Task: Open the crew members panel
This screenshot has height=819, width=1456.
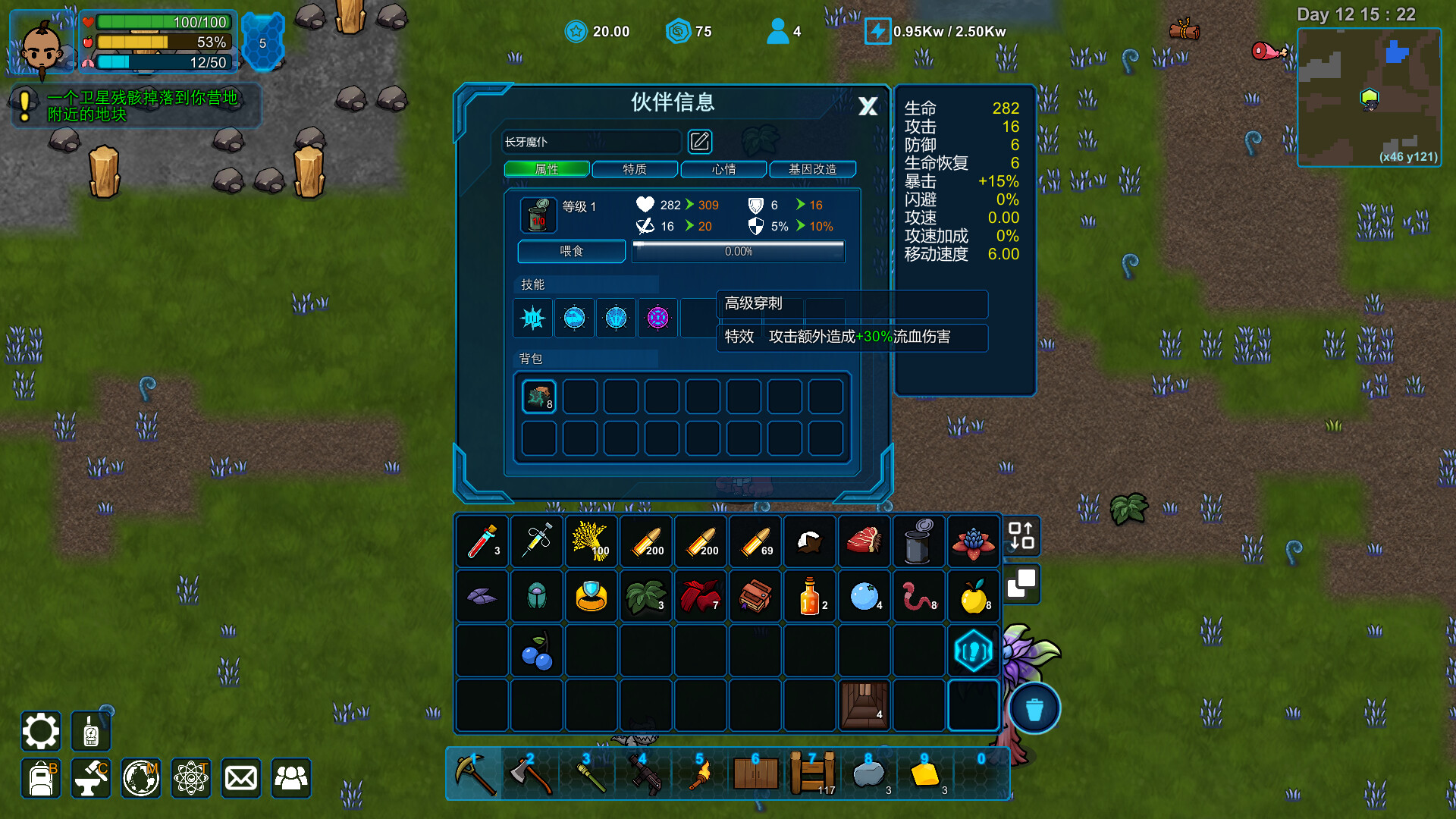Action: click(290, 778)
